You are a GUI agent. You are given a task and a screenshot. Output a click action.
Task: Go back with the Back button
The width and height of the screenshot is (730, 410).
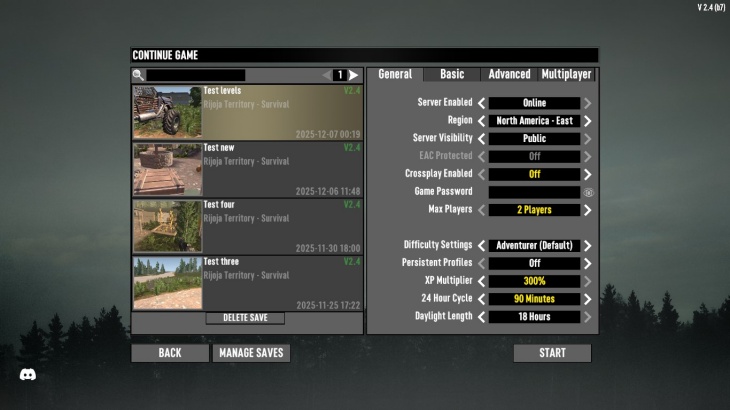pyautogui.click(x=170, y=353)
